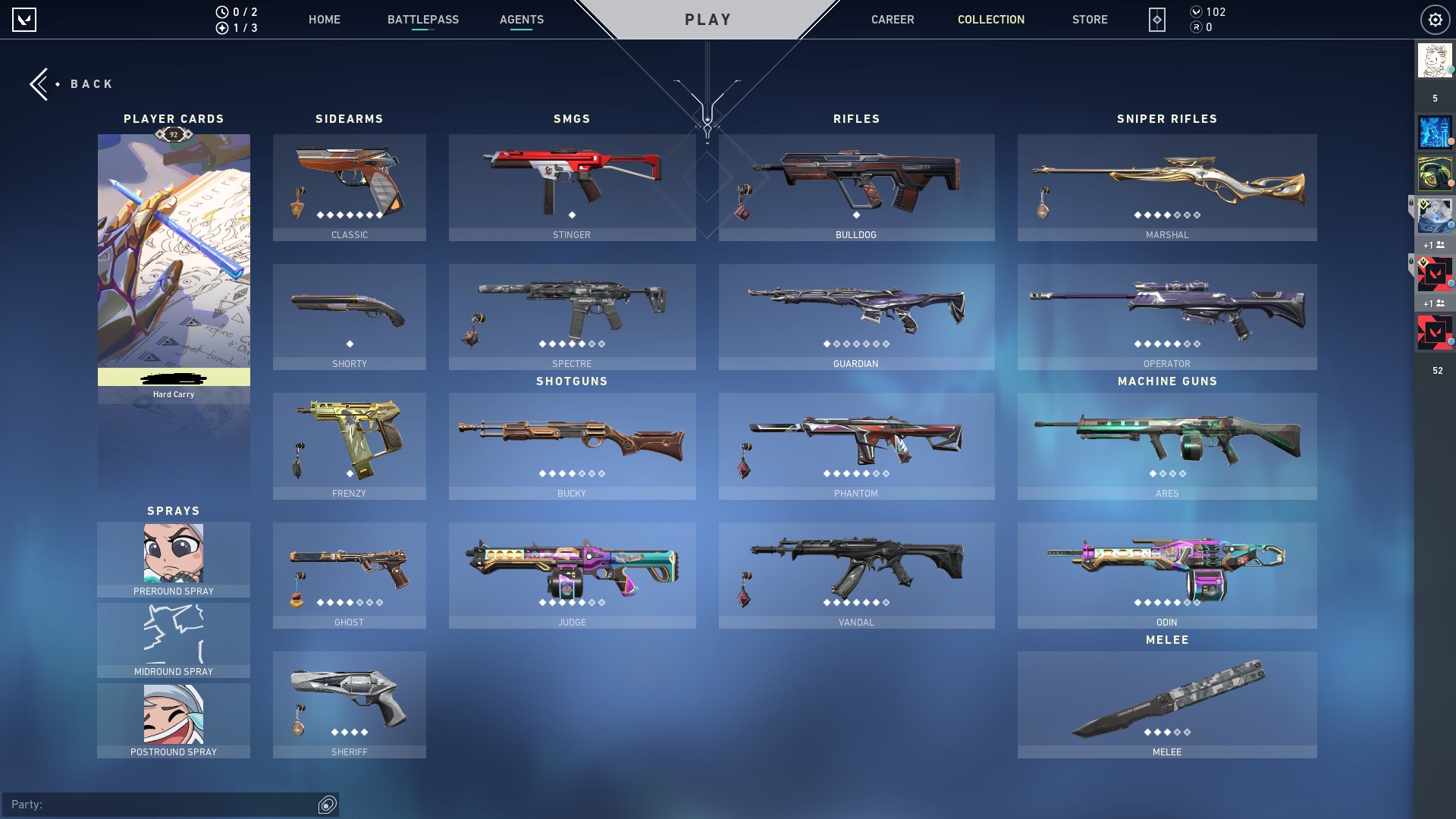Switch to the CAREER tab
This screenshot has width=1456, height=819.
pos(892,20)
